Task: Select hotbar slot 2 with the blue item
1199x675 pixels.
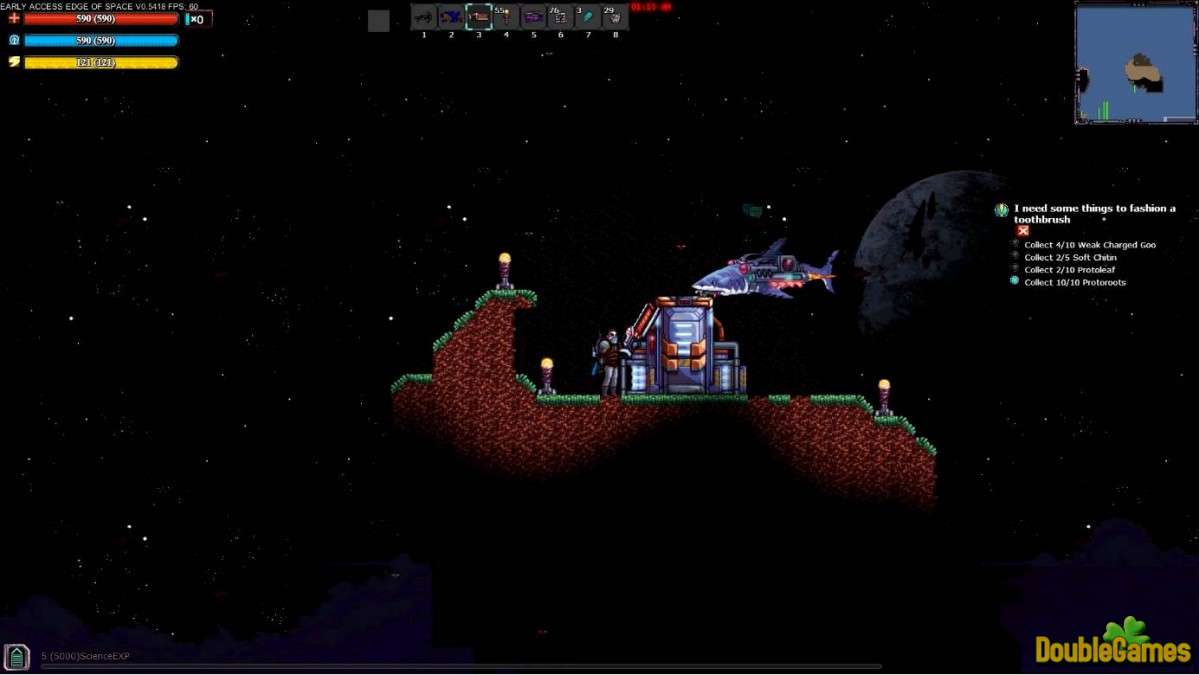Action: (x=451, y=17)
